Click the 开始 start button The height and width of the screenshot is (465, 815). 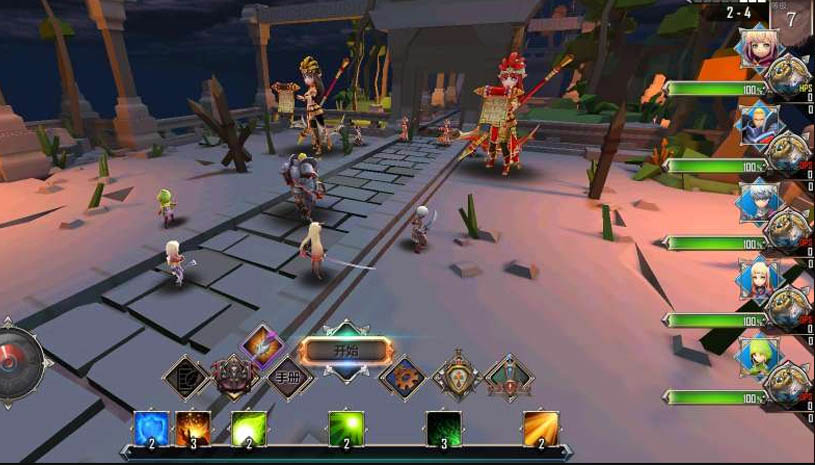pyautogui.click(x=345, y=351)
